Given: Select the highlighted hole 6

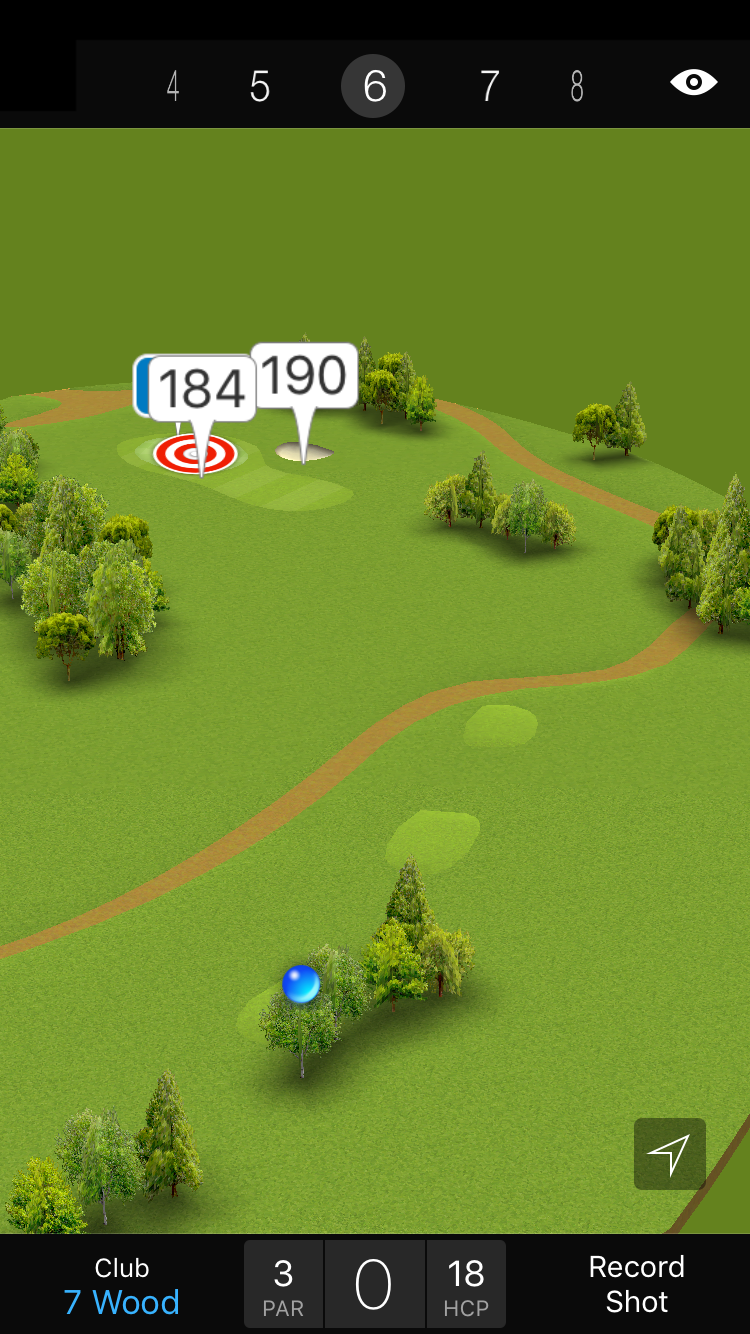Looking at the screenshot, I should point(374,87).
